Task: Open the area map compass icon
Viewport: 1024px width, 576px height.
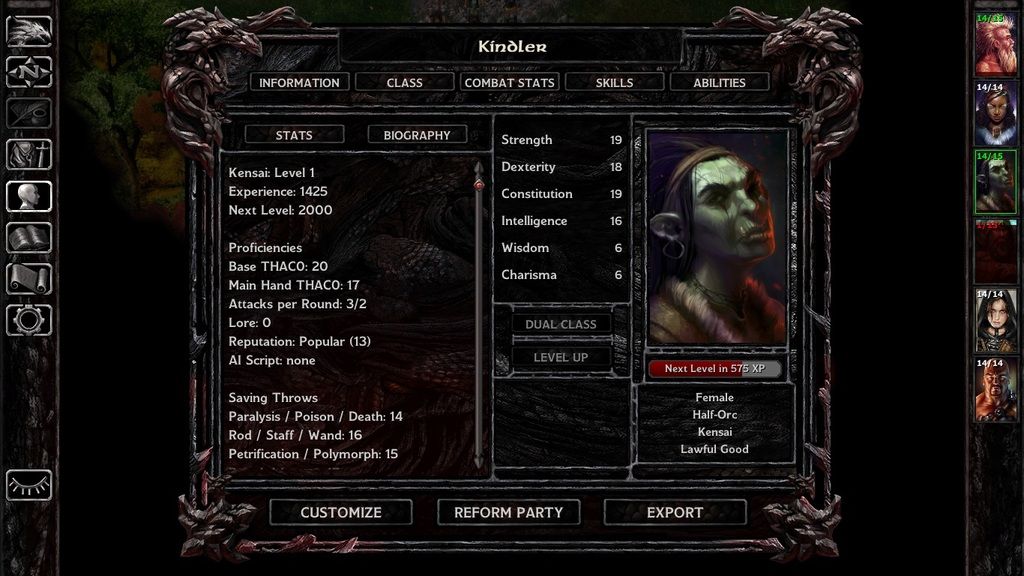Action: [x=29, y=72]
